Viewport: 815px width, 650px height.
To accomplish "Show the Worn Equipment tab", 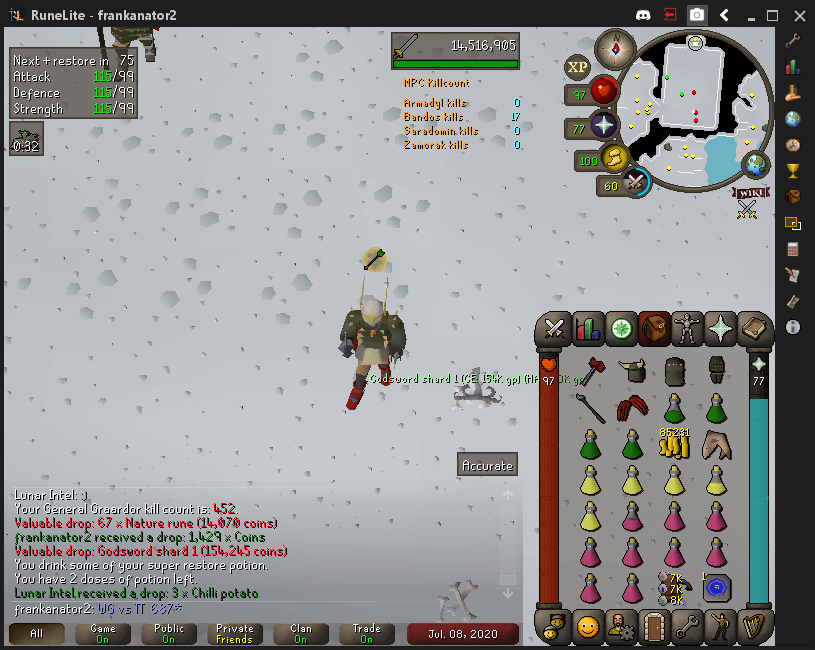I will pos(687,328).
